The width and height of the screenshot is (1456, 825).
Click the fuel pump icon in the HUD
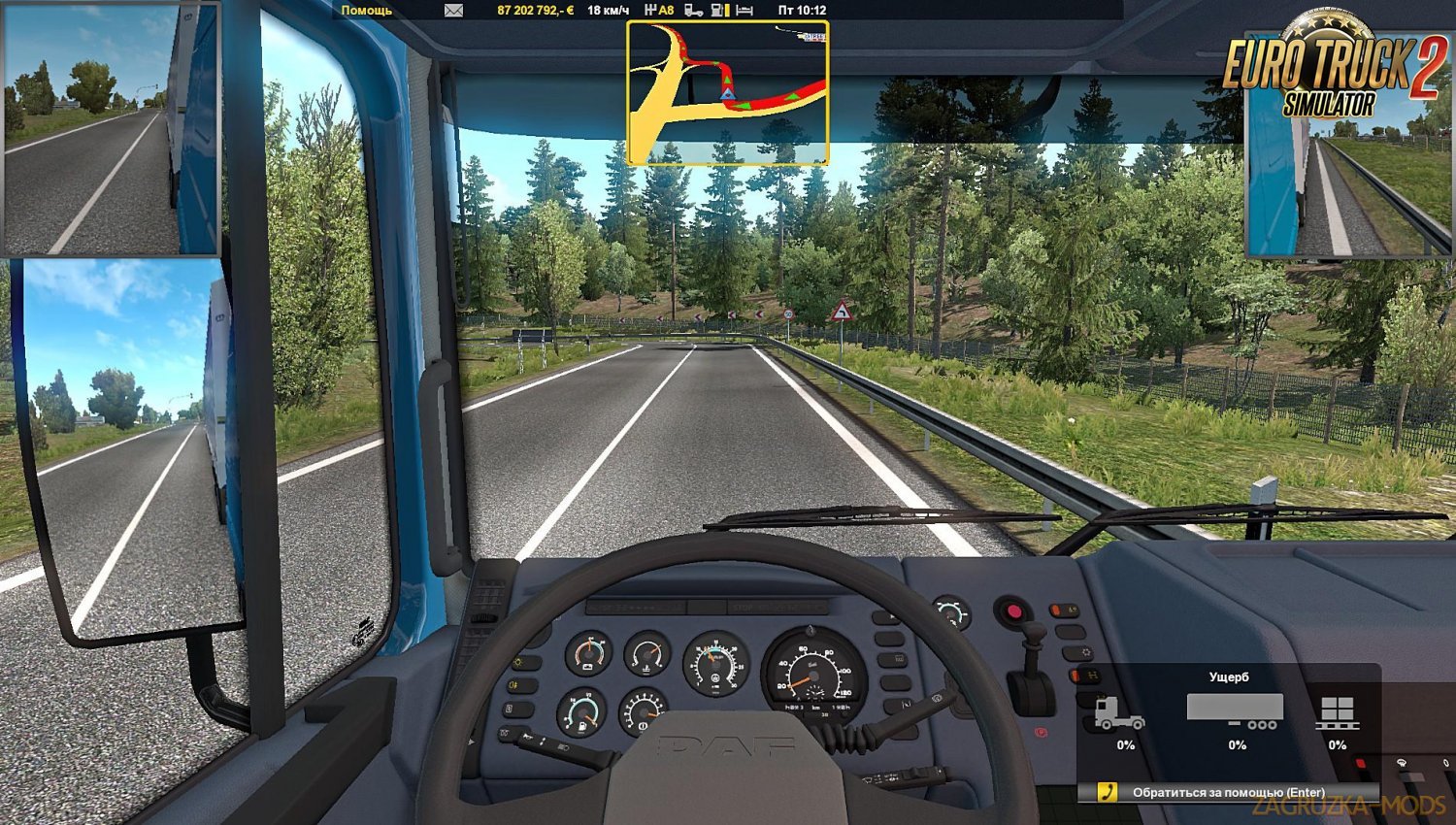[x=718, y=11]
